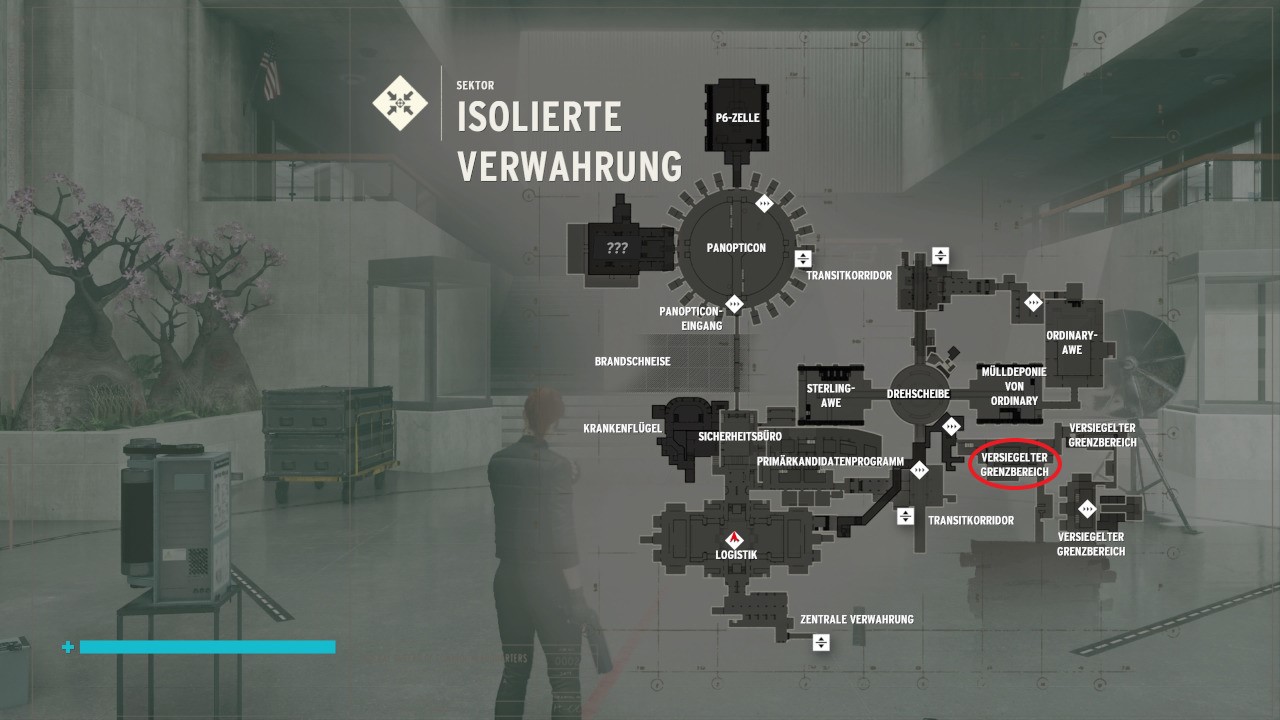Select the Sterling-AWE room
Viewport: 1280px width, 720px height.
(x=830, y=395)
